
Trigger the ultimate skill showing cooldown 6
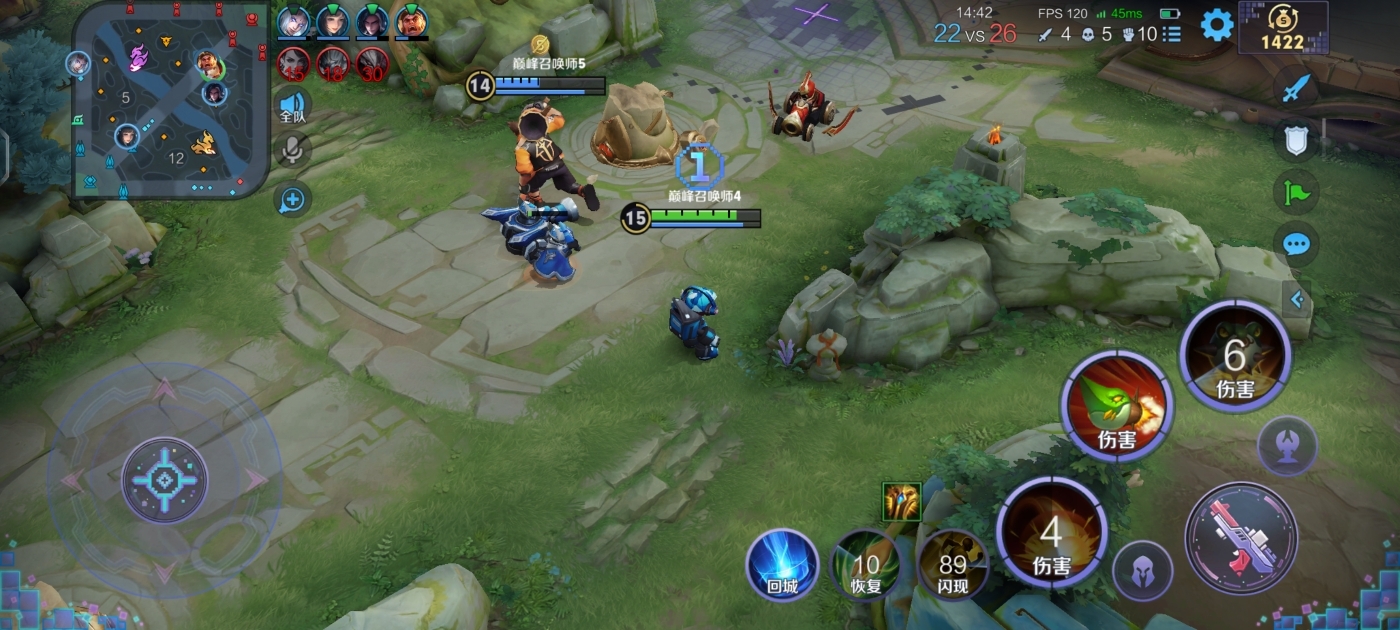pyautogui.click(x=1235, y=356)
